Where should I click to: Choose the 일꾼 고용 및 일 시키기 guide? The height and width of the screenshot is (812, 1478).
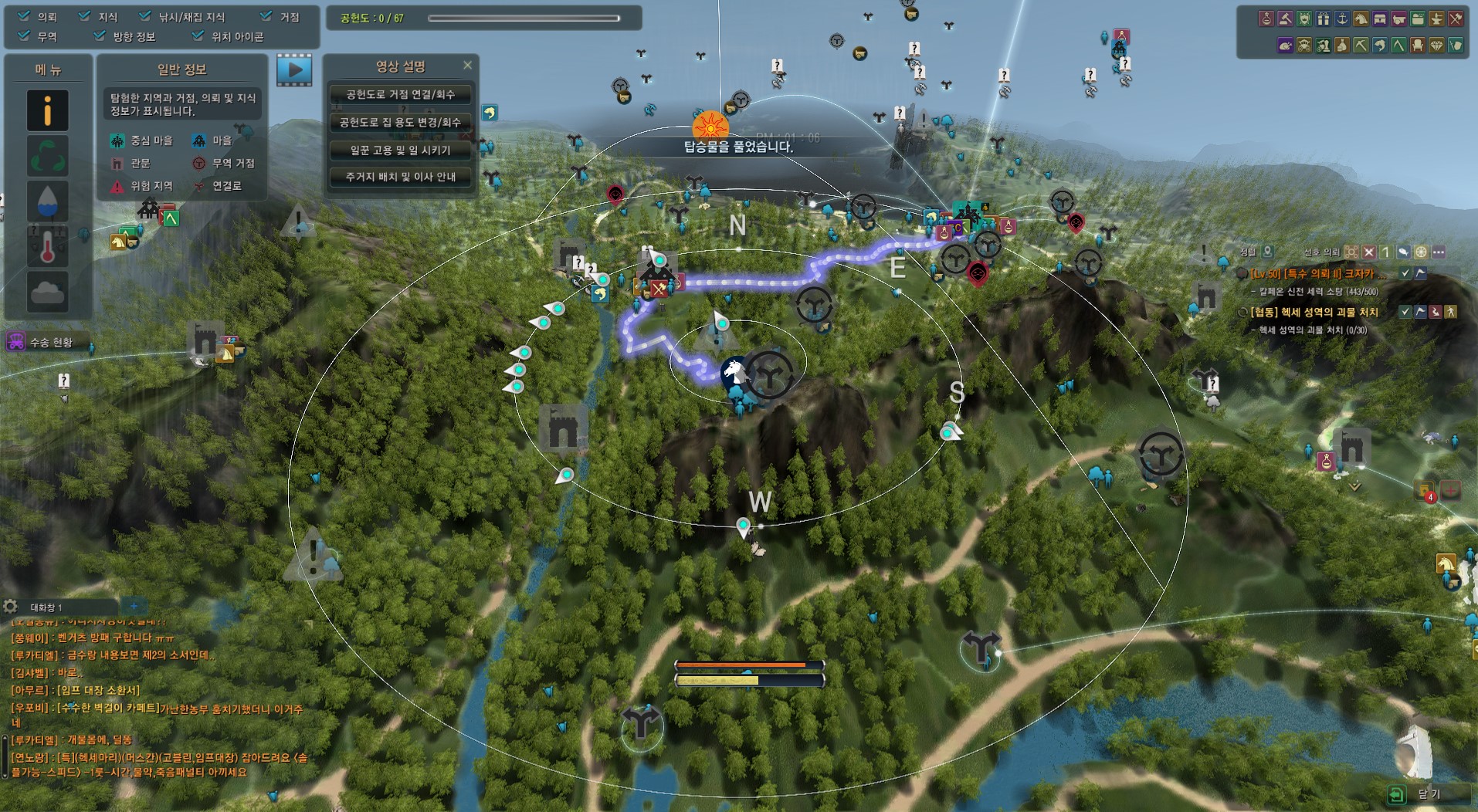(x=400, y=151)
